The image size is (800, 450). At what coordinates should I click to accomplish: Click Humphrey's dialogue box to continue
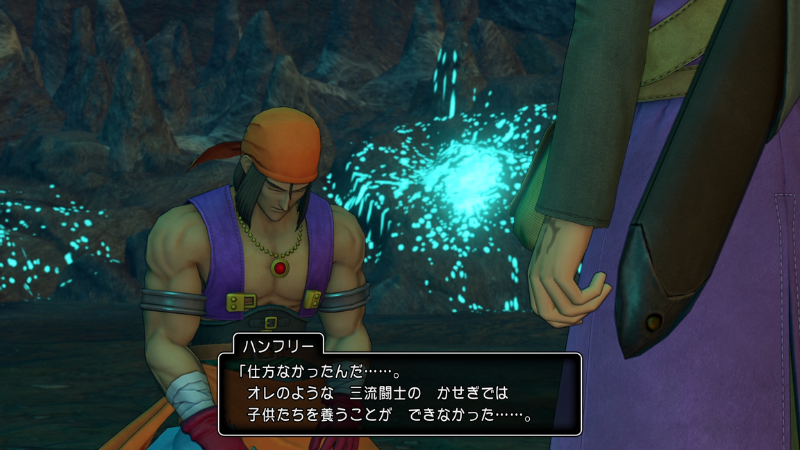pos(398,392)
